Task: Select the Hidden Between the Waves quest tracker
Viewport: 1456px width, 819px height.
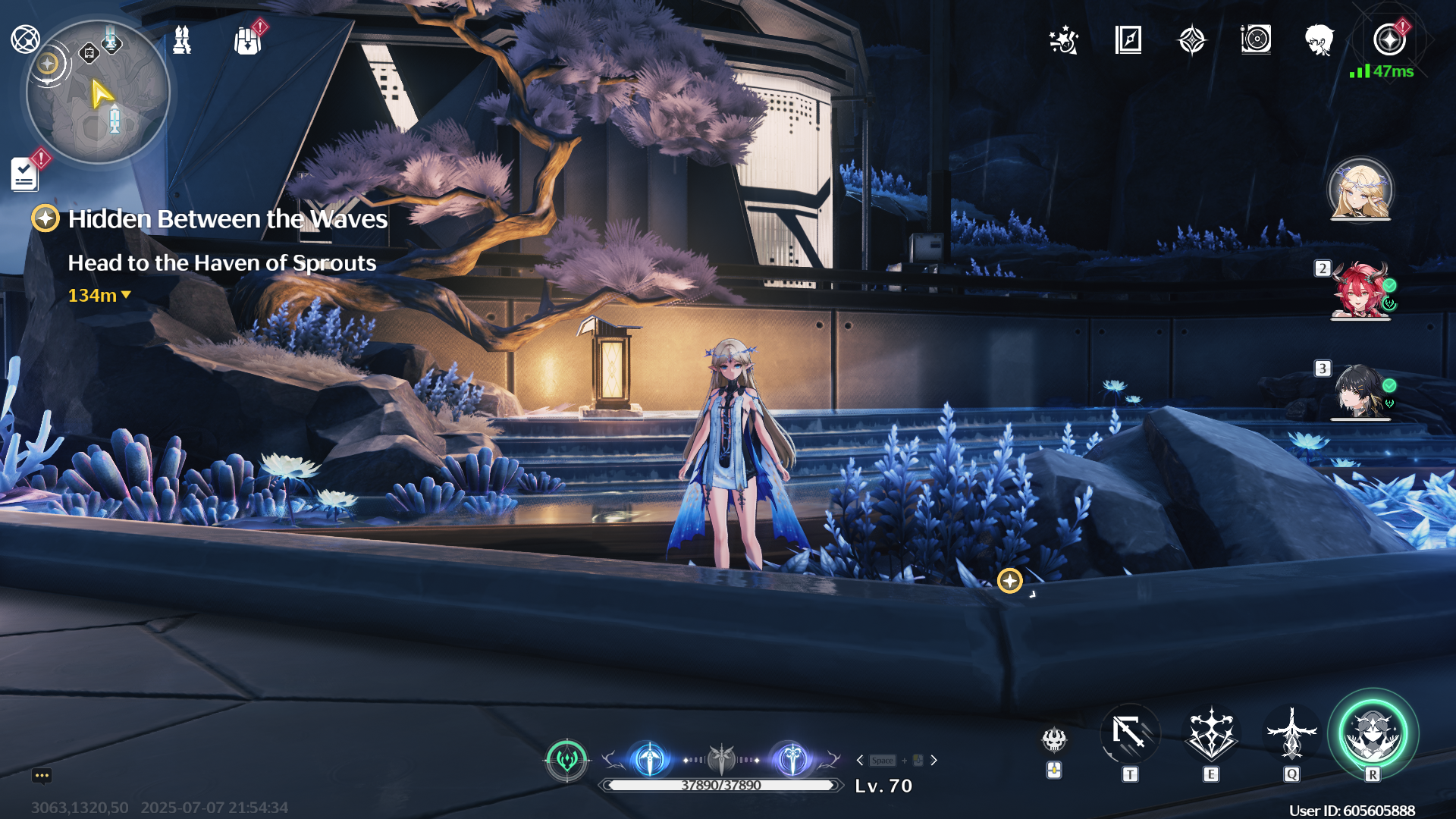Action: click(x=227, y=219)
